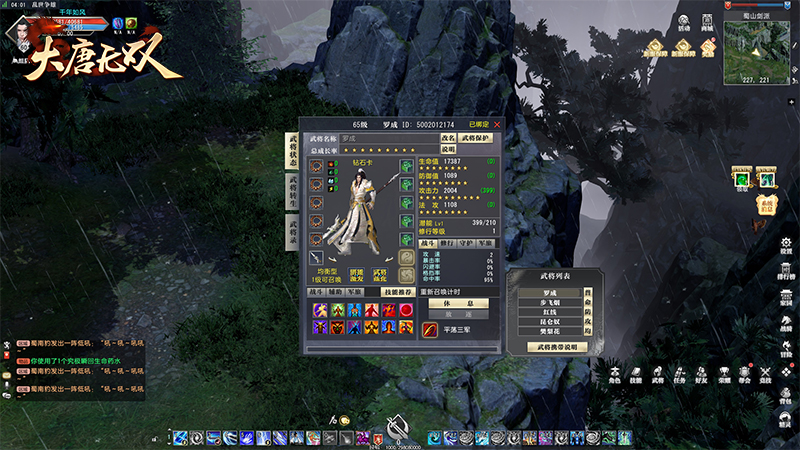The width and height of the screenshot is (800, 450).
Task: Open the 辅助 skill tab
Action: coord(334,291)
